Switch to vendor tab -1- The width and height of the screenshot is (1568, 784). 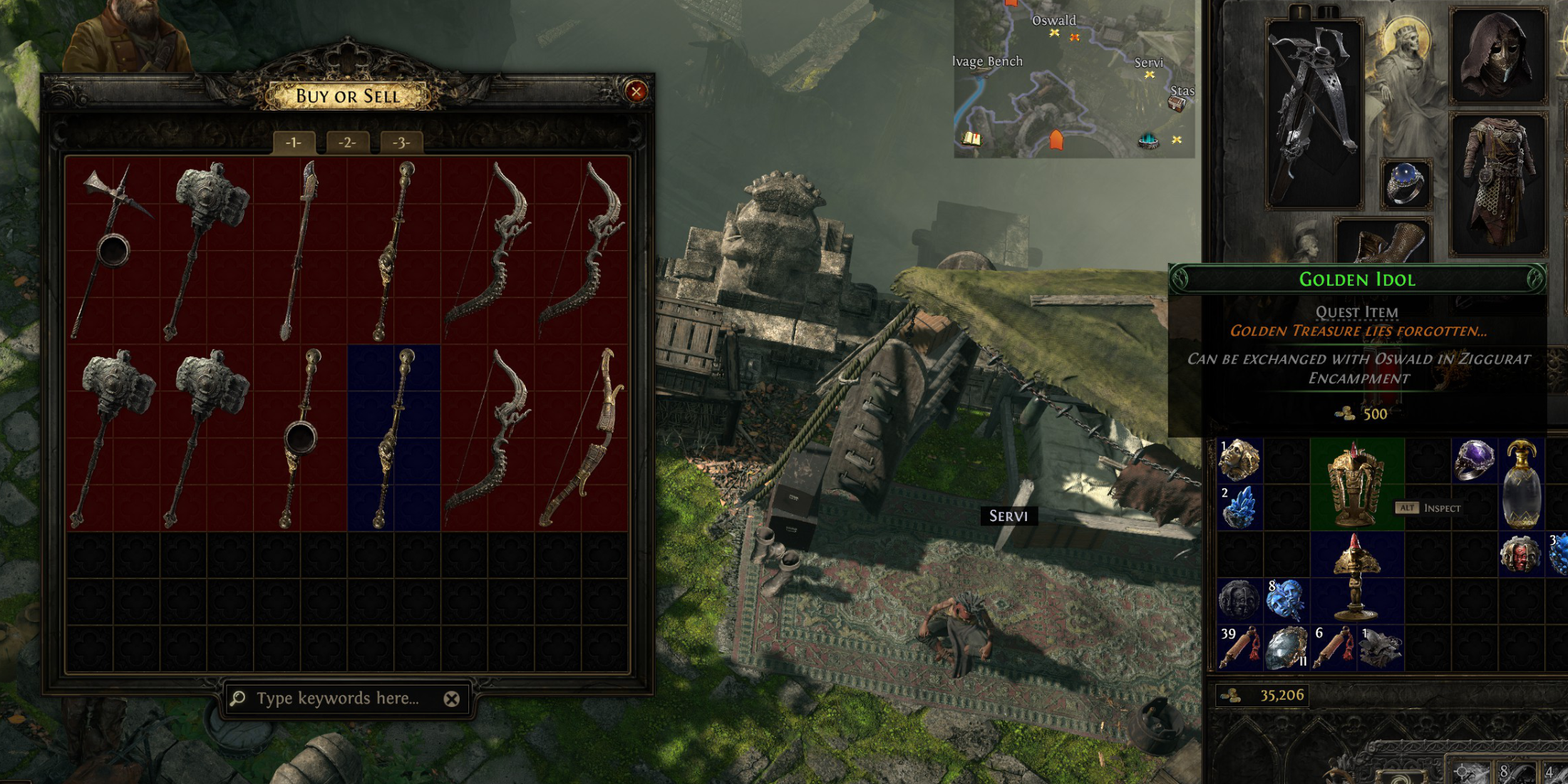click(x=293, y=143)
